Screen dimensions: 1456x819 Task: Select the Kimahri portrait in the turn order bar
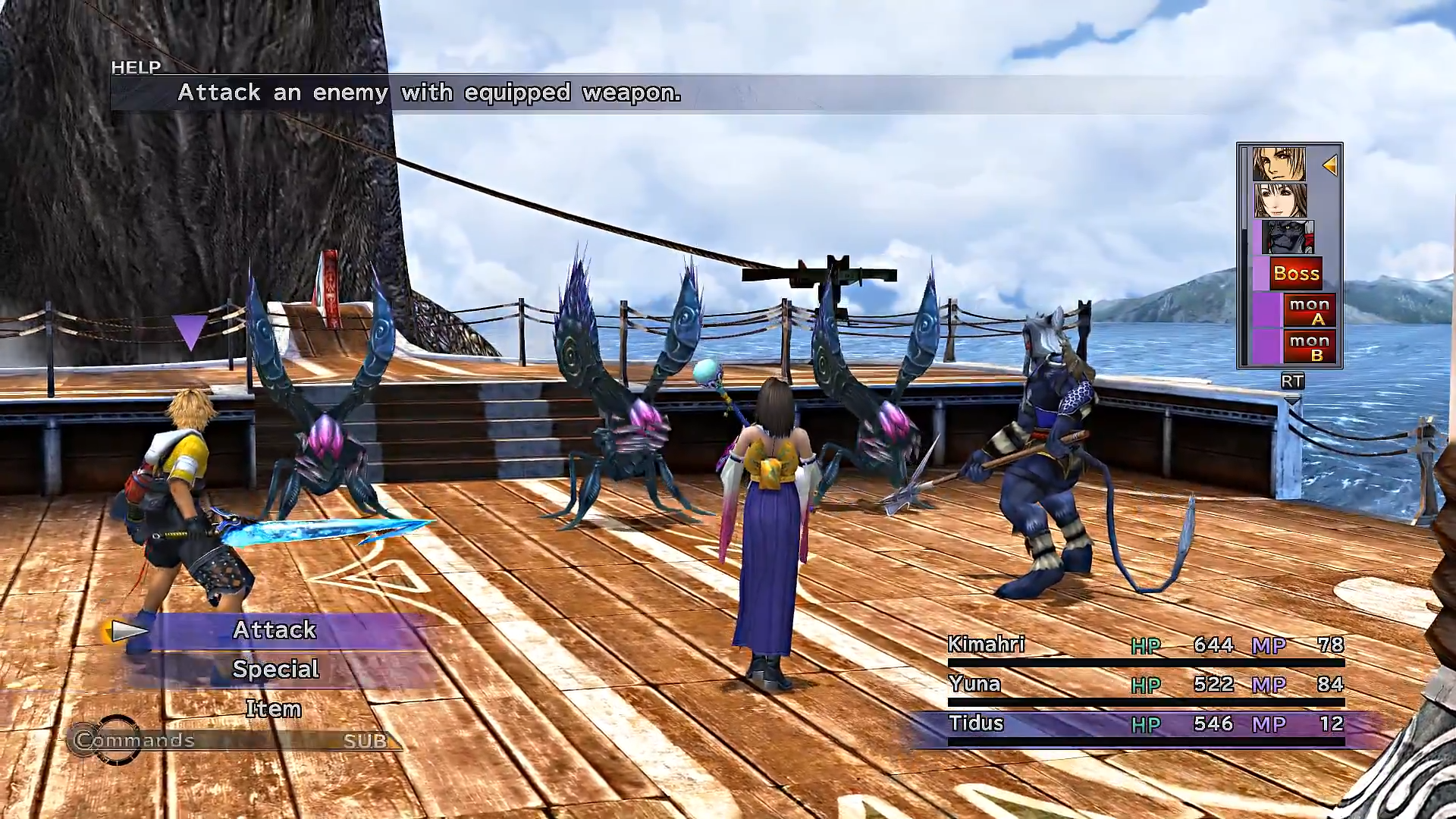(x=1288, y=239)
